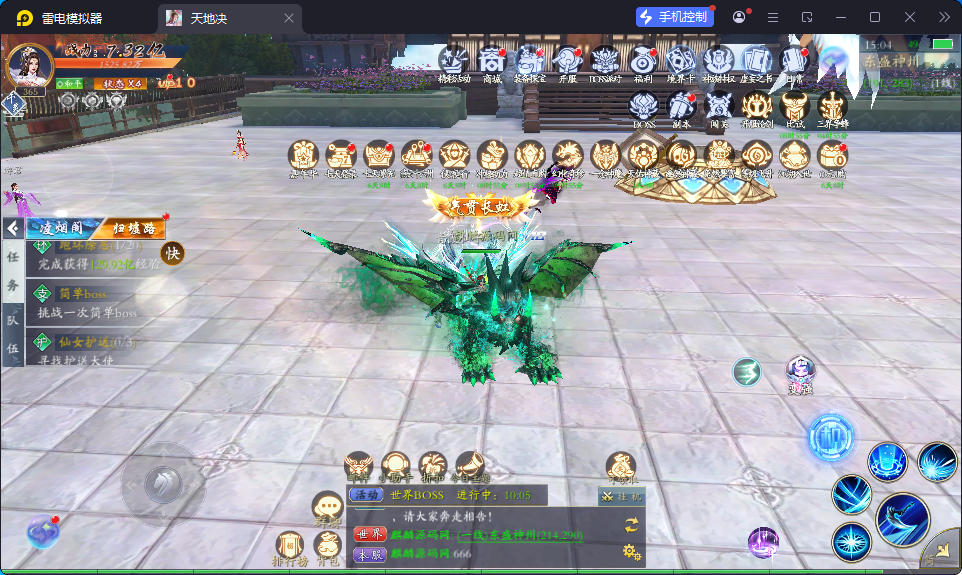Open the 开服 server launch events icon
The height and width of the screenshot is (575, 962).
point(567,62)
